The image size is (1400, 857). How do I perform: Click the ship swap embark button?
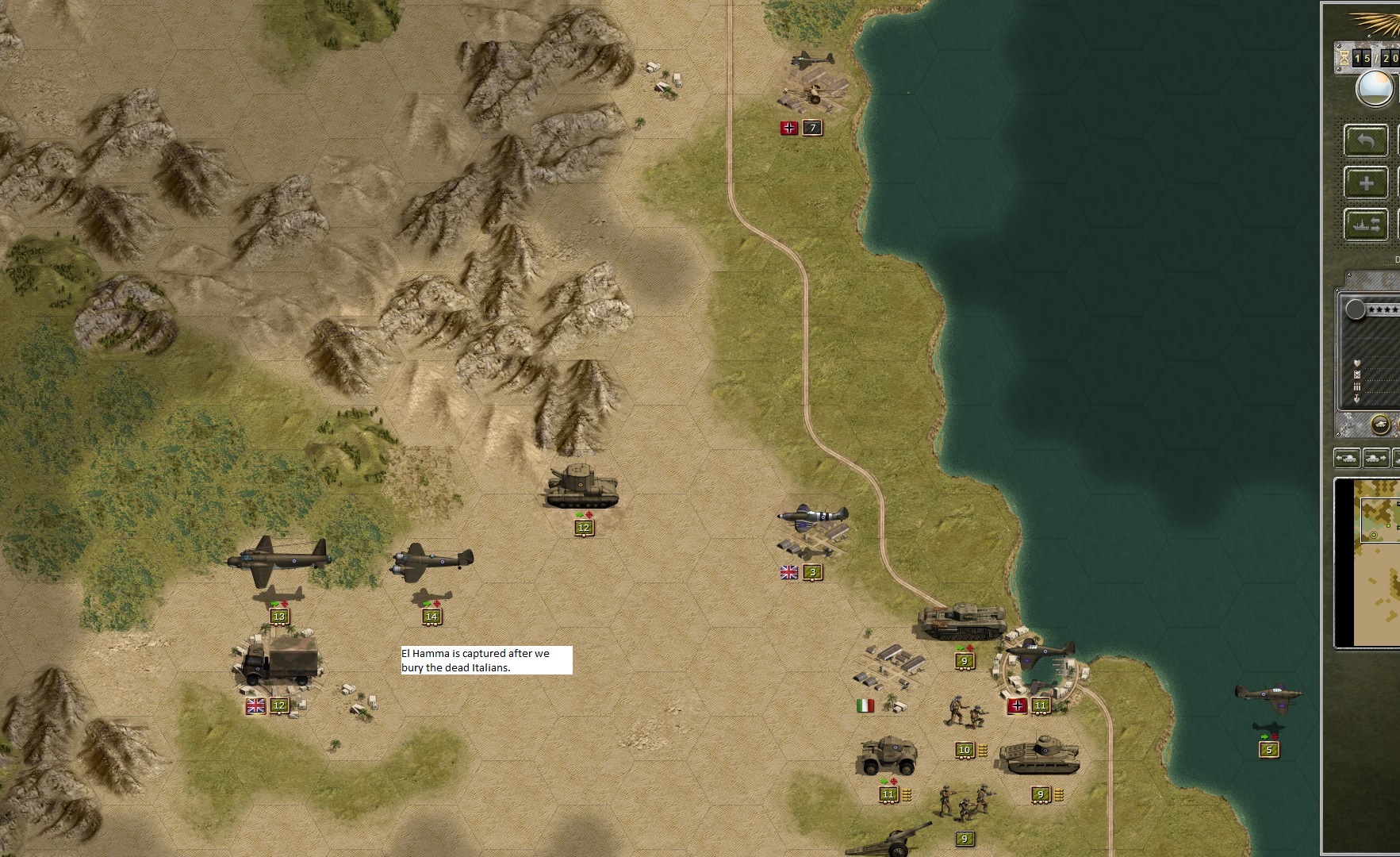tap(1365, 225)
